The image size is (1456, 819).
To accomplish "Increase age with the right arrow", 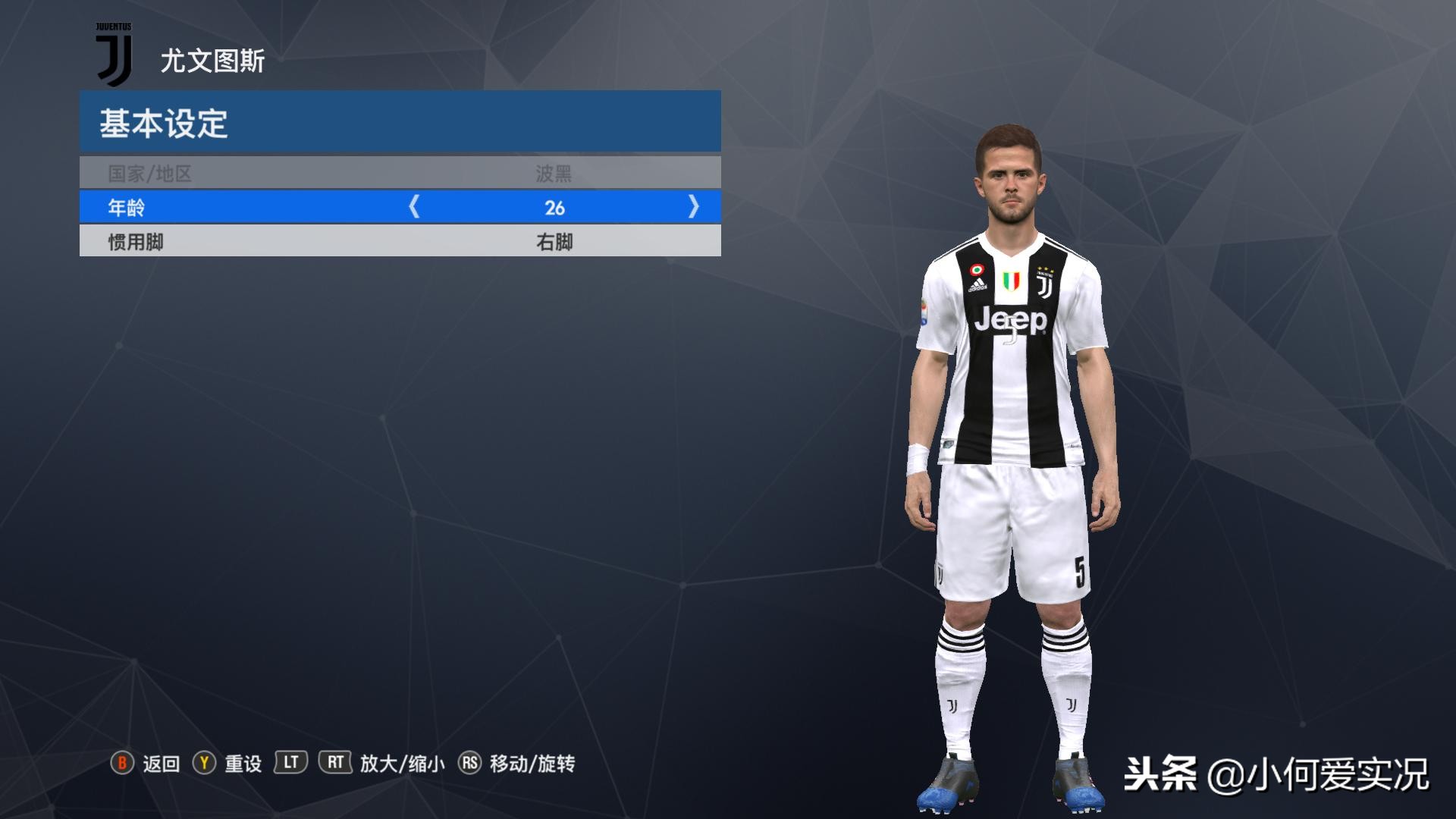I will [693, 206].
